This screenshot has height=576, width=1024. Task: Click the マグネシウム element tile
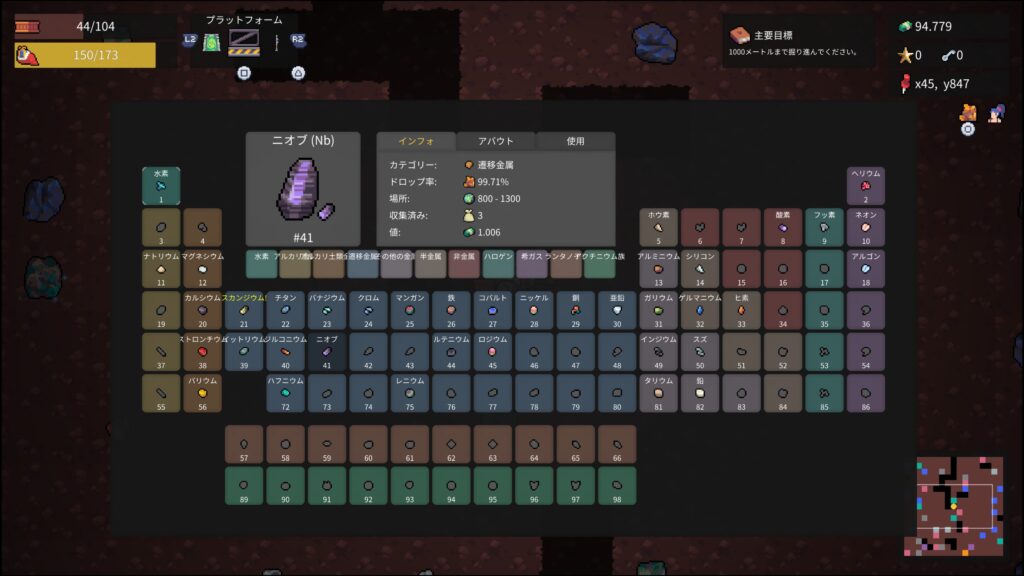pyautogui.click(x=203, y=269)
